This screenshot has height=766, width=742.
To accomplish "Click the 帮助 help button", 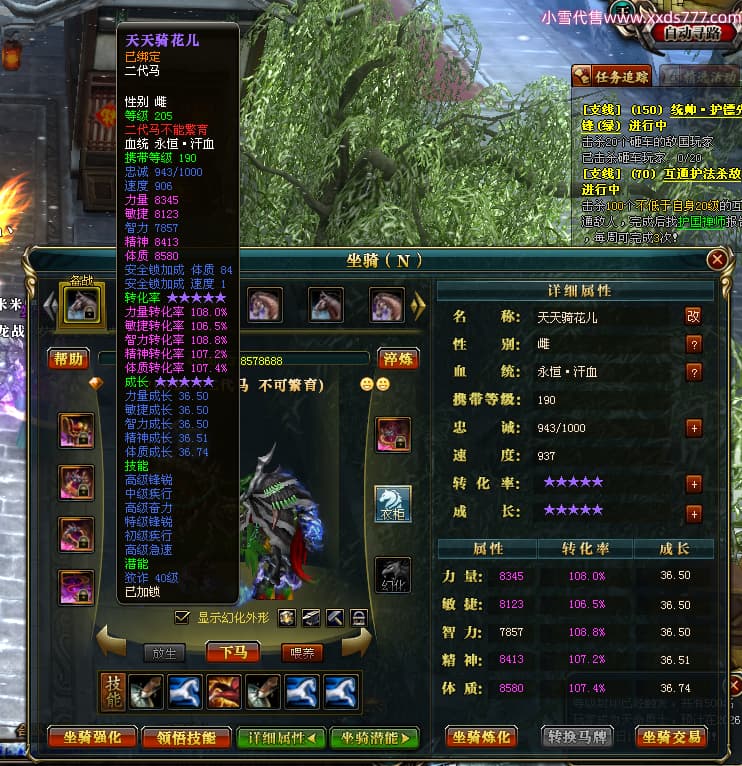I will [x=69, y=358].
